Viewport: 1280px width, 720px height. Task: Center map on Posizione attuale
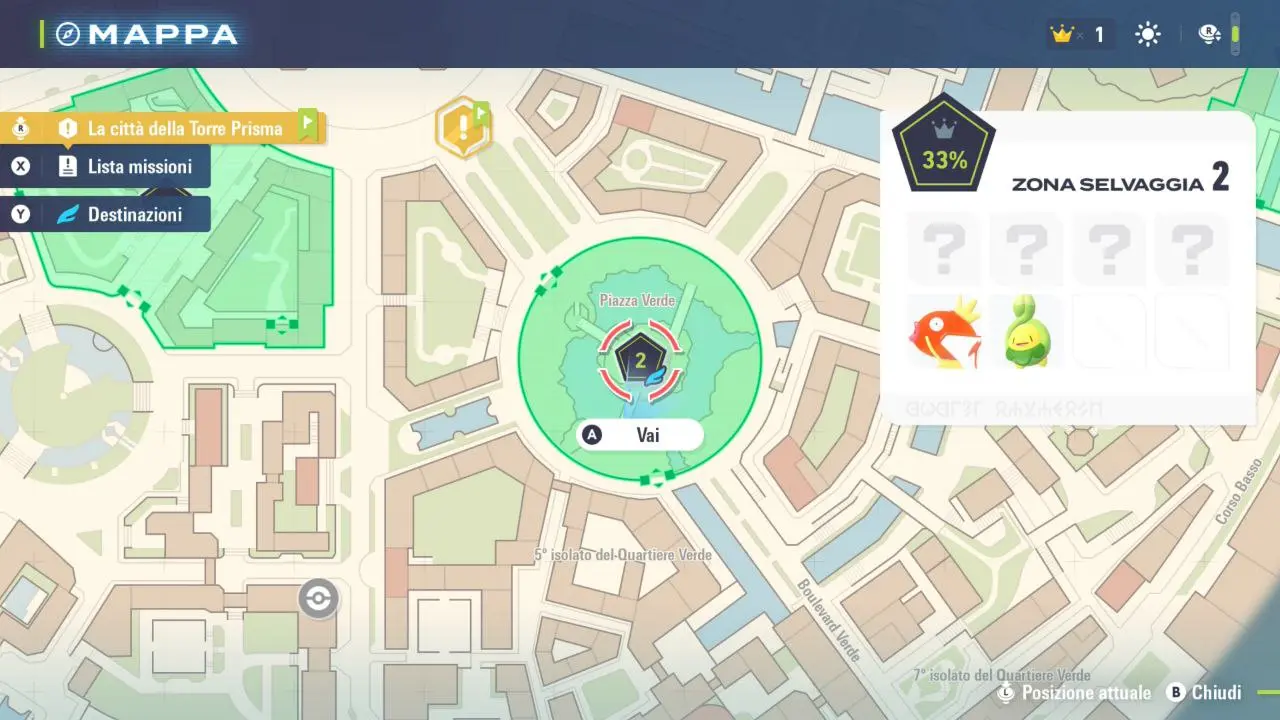(1075, 693)
